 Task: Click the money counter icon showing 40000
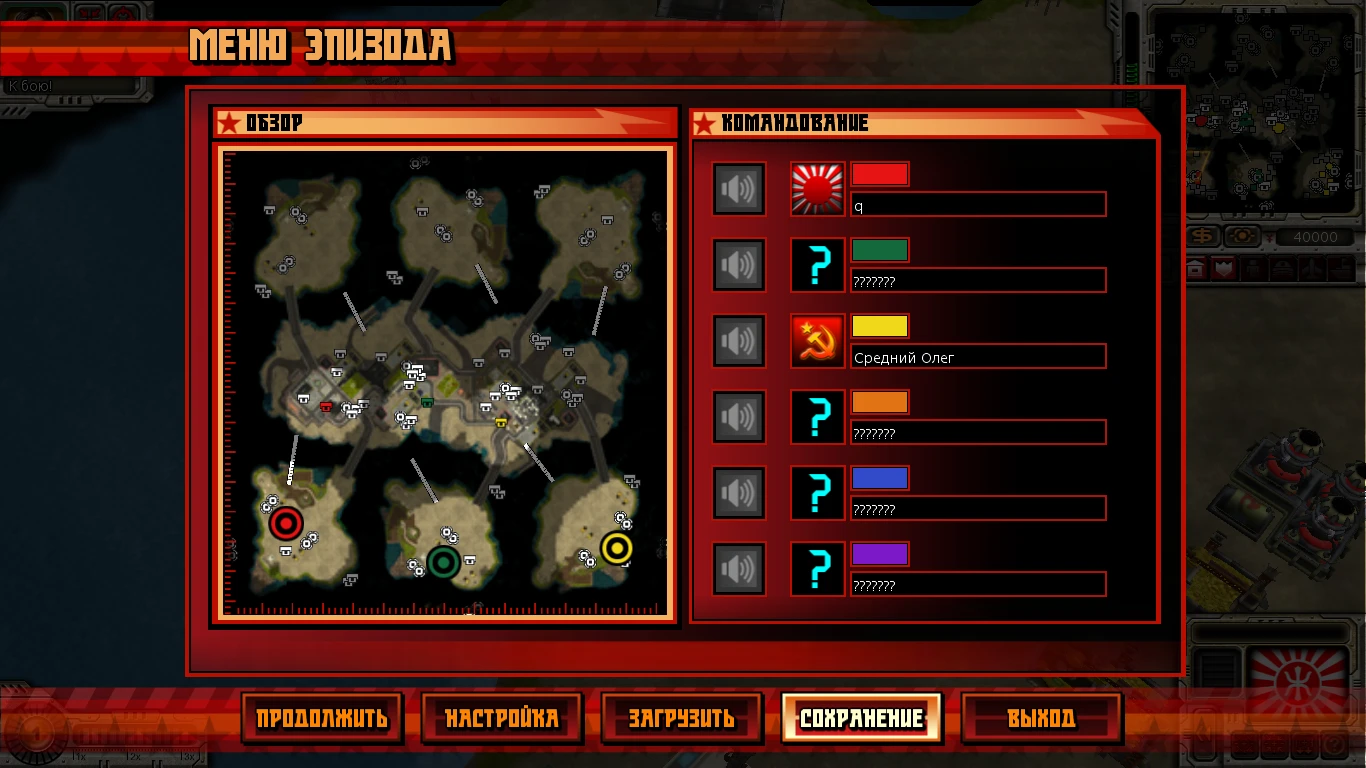(x=1199, y=237)
